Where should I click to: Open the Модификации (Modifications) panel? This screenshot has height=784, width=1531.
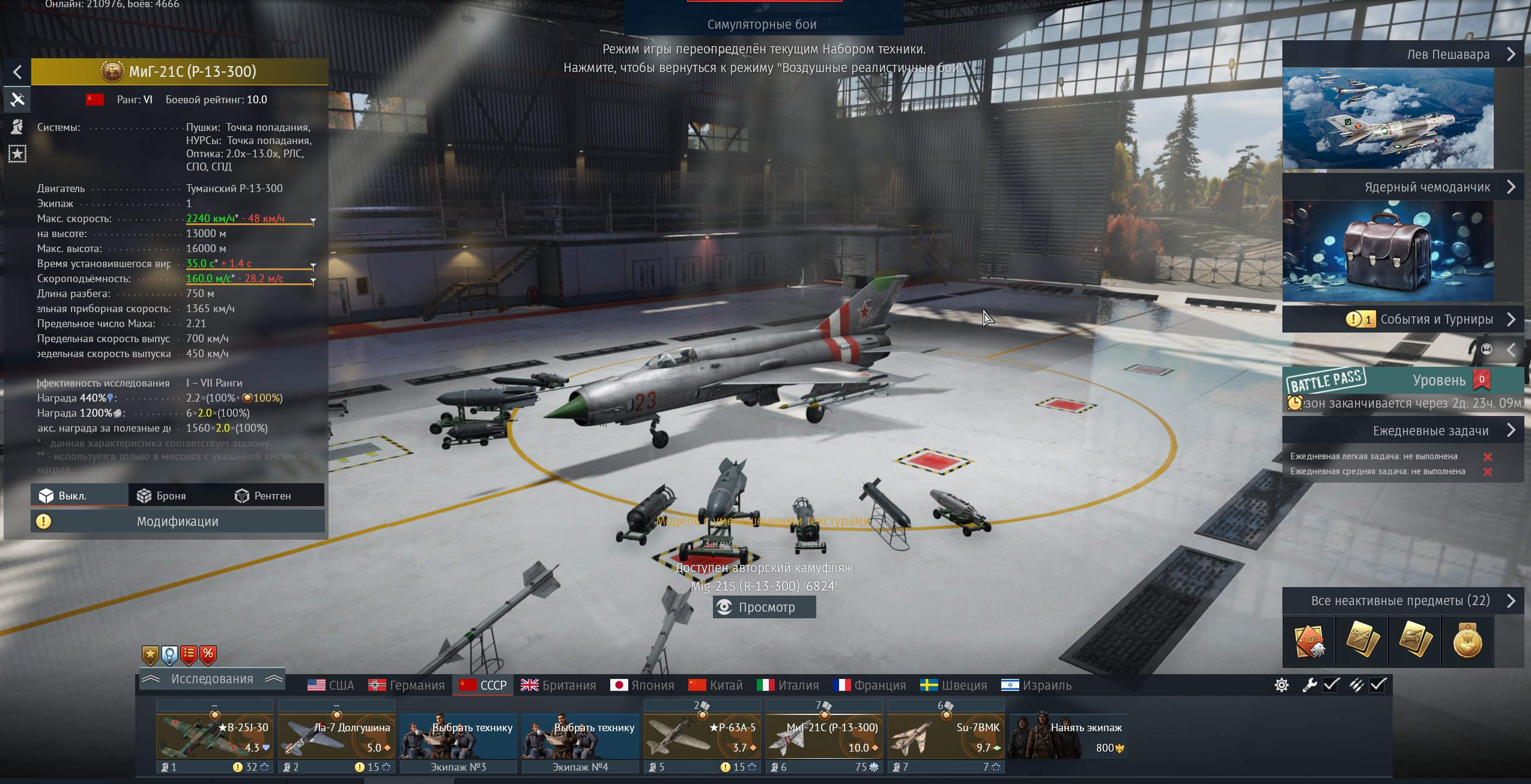tap(178, 521)
